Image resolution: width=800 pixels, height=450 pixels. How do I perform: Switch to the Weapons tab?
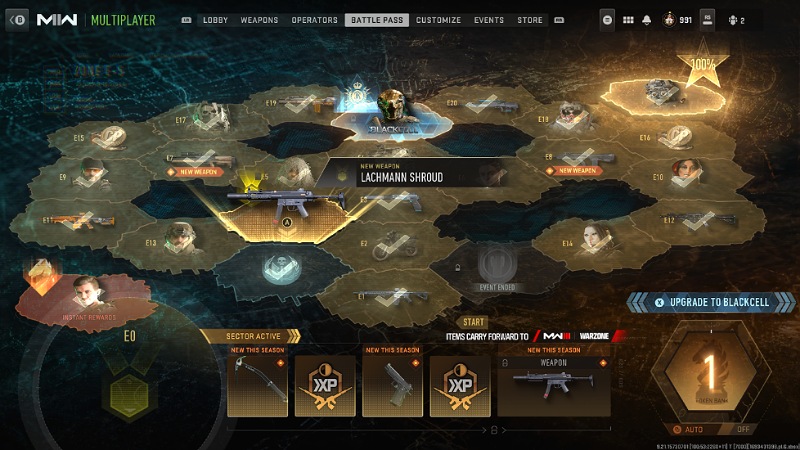[259, 20]
